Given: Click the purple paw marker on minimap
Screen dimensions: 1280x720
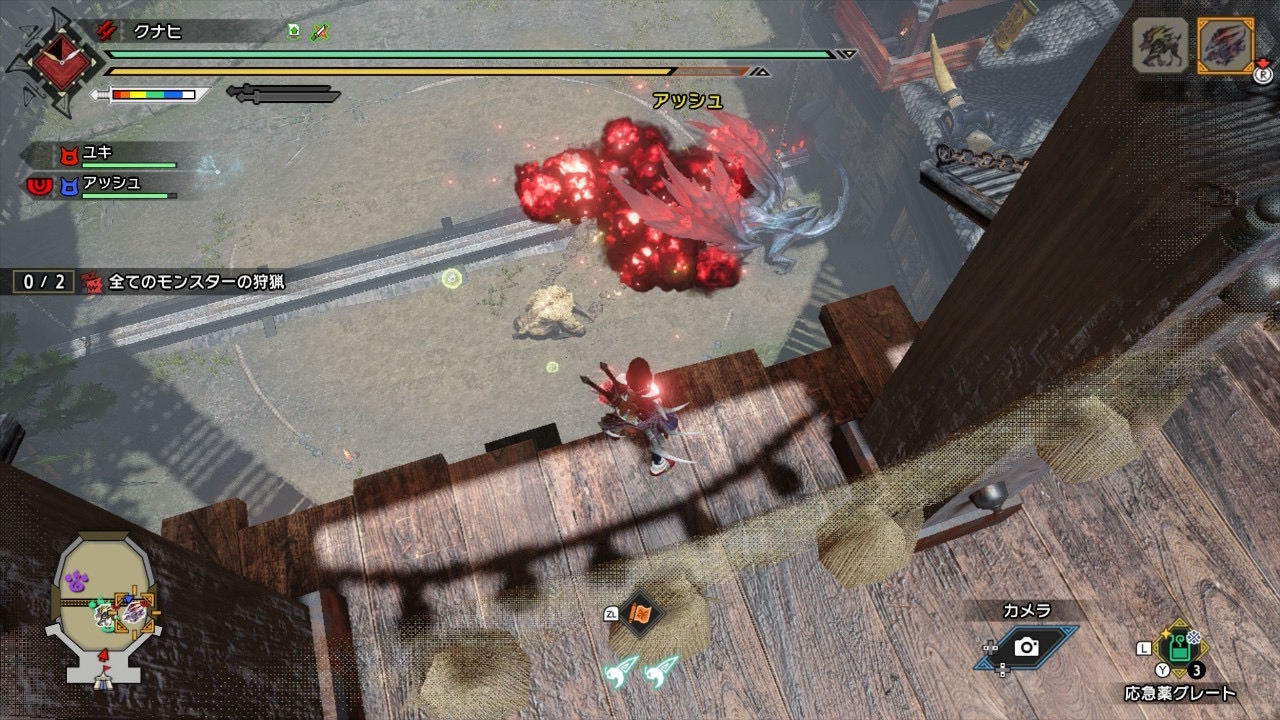Looking at the screenshot, I should click(76, 579).
